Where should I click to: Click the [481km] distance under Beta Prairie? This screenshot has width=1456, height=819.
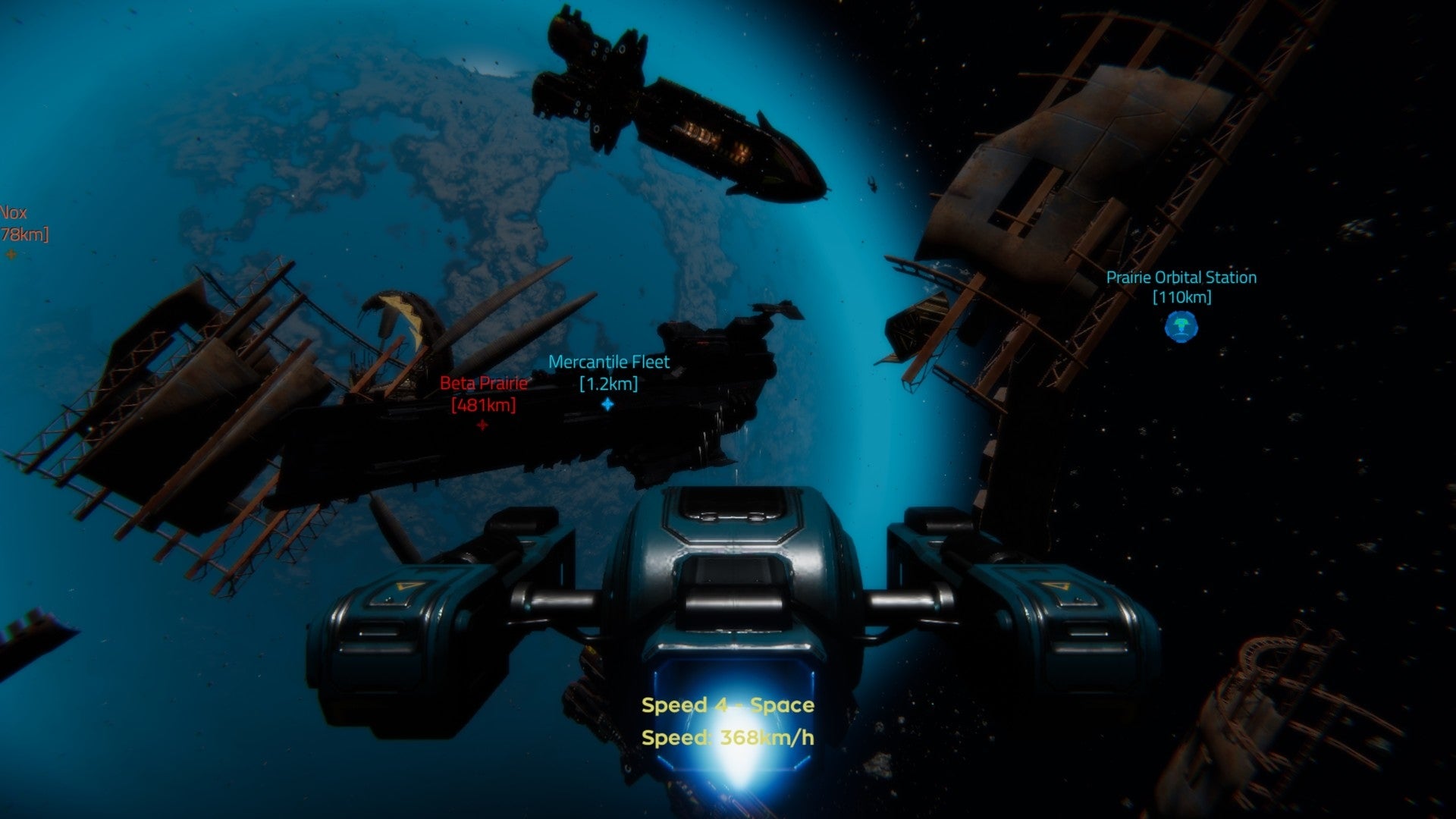[483, 407]
